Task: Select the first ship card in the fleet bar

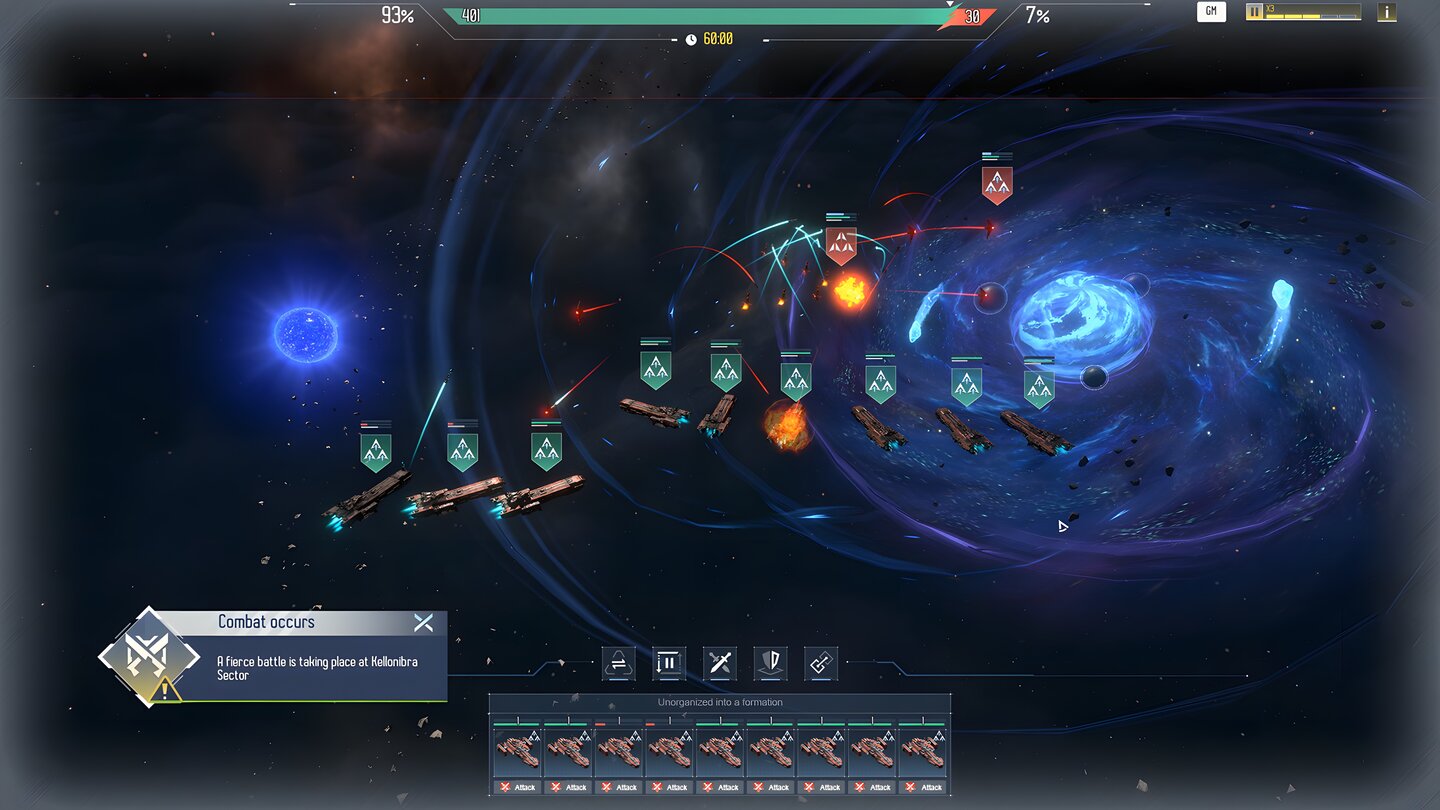Action: (516, 750)
